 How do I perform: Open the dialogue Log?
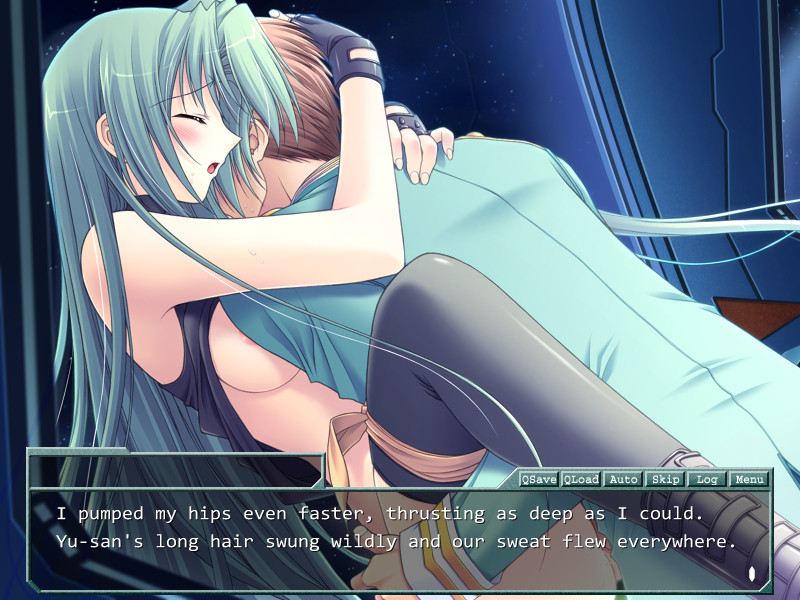(x=707, y=479)
